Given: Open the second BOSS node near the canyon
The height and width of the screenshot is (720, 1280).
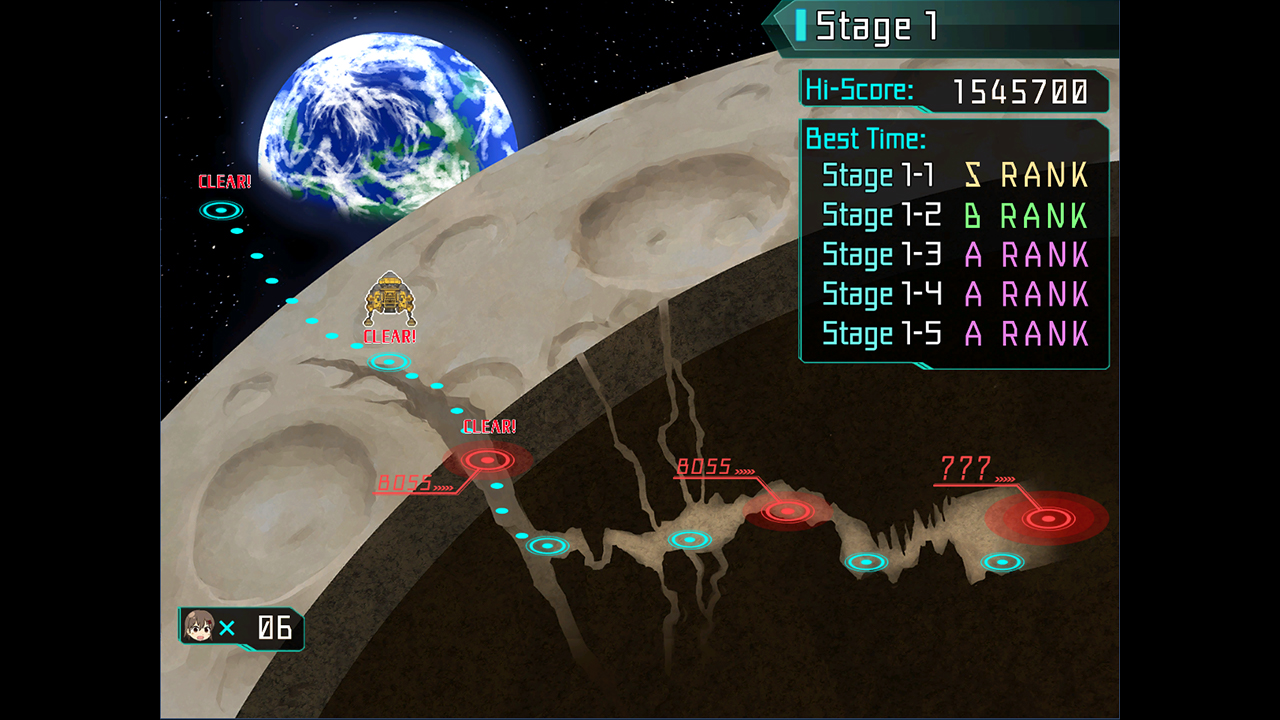Looking at the screenshot, I should (x=785, y=512).
